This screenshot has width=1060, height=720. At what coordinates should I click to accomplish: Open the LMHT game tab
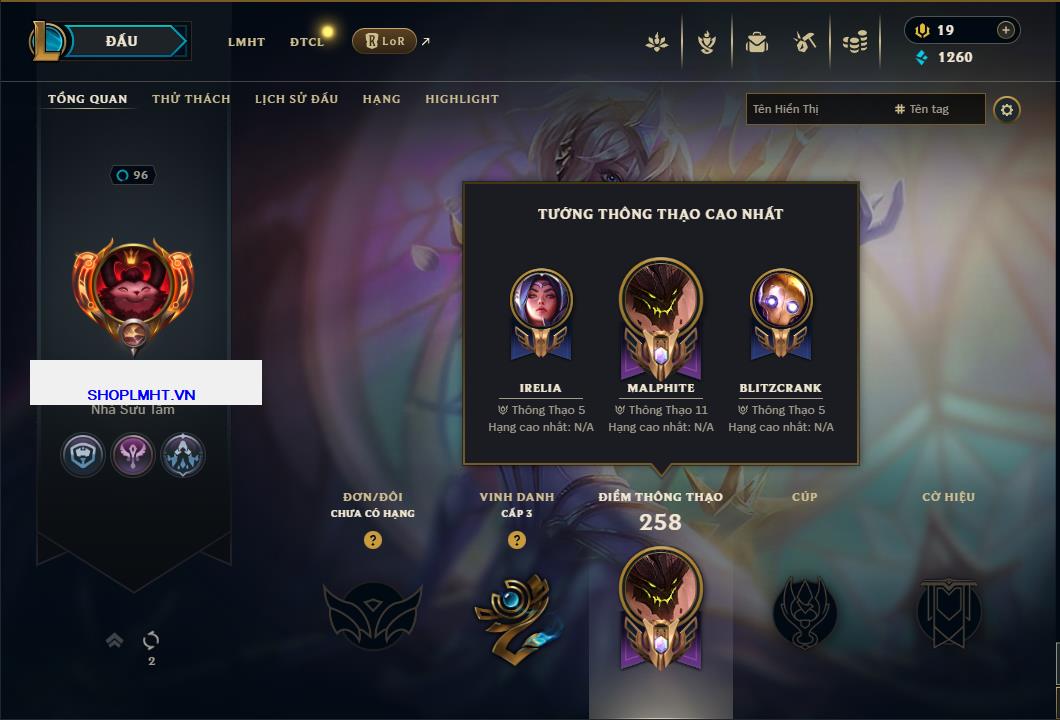pyautogui.click(x=246, y=42)
